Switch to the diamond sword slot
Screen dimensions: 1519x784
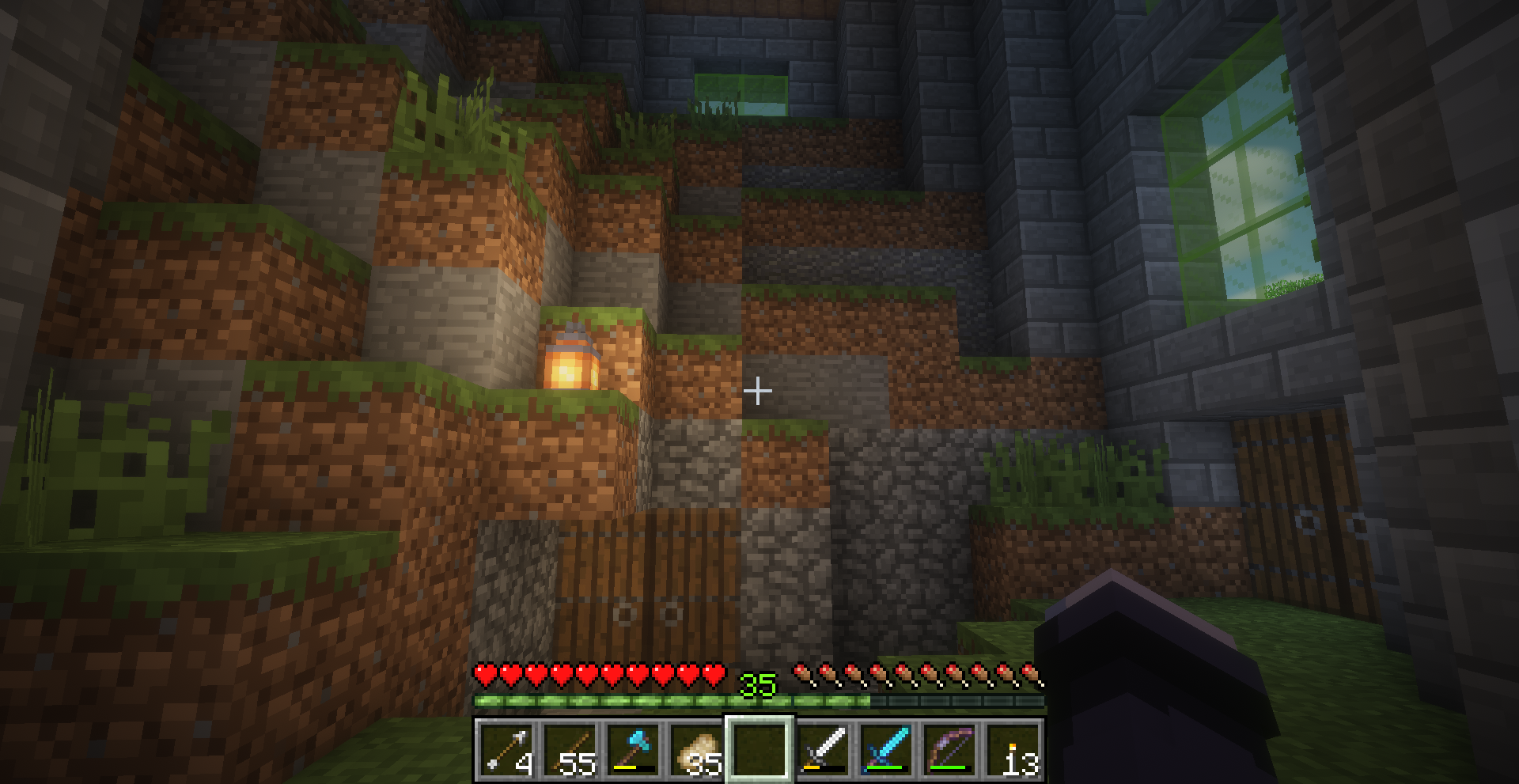coord(886,748)
